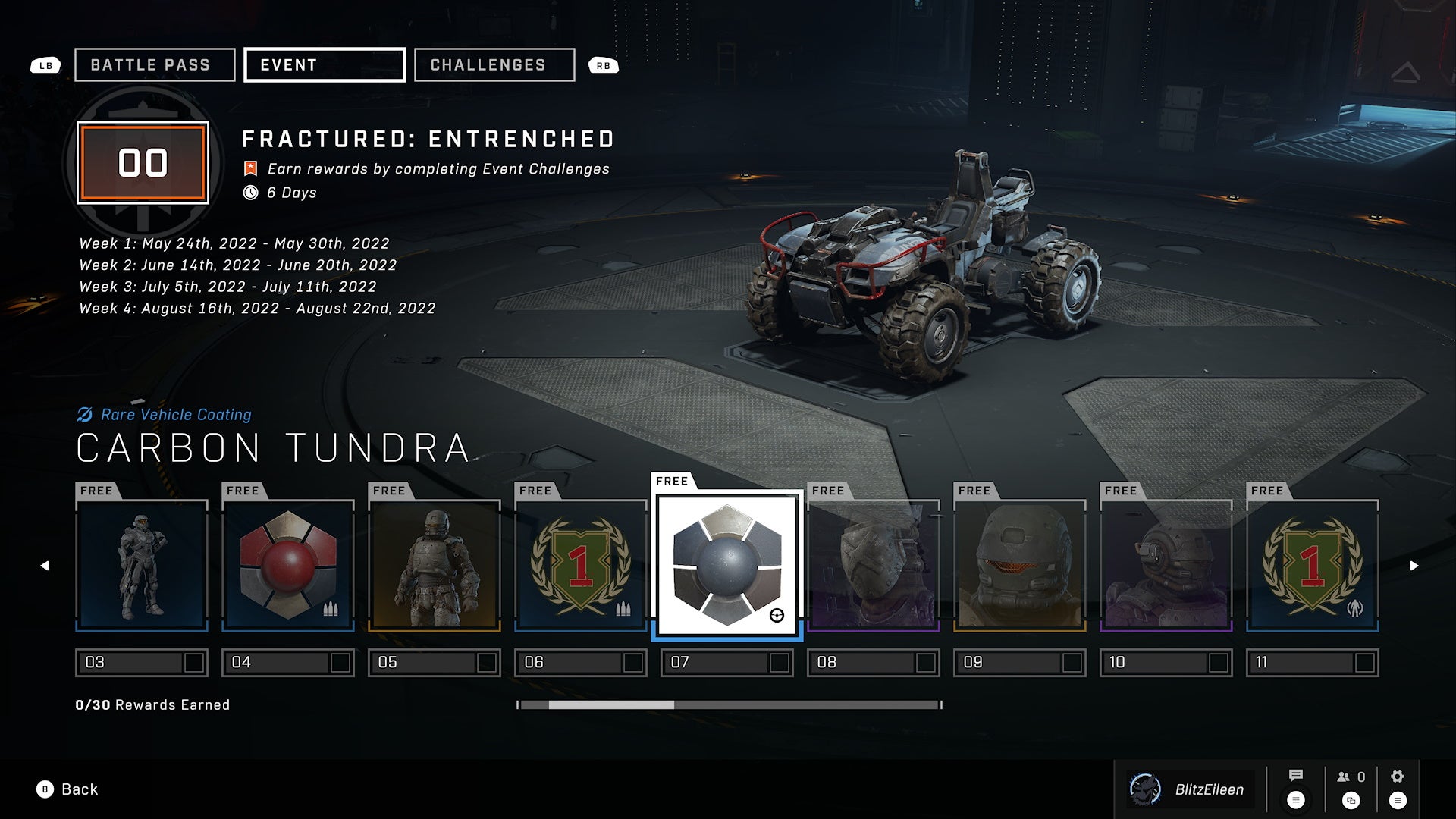Image resolution: width=1456 pixels, height=819 pixels.
Task: Open the chat speech bubble icon
Action: pyautogui.click(x=1296, y=776)
